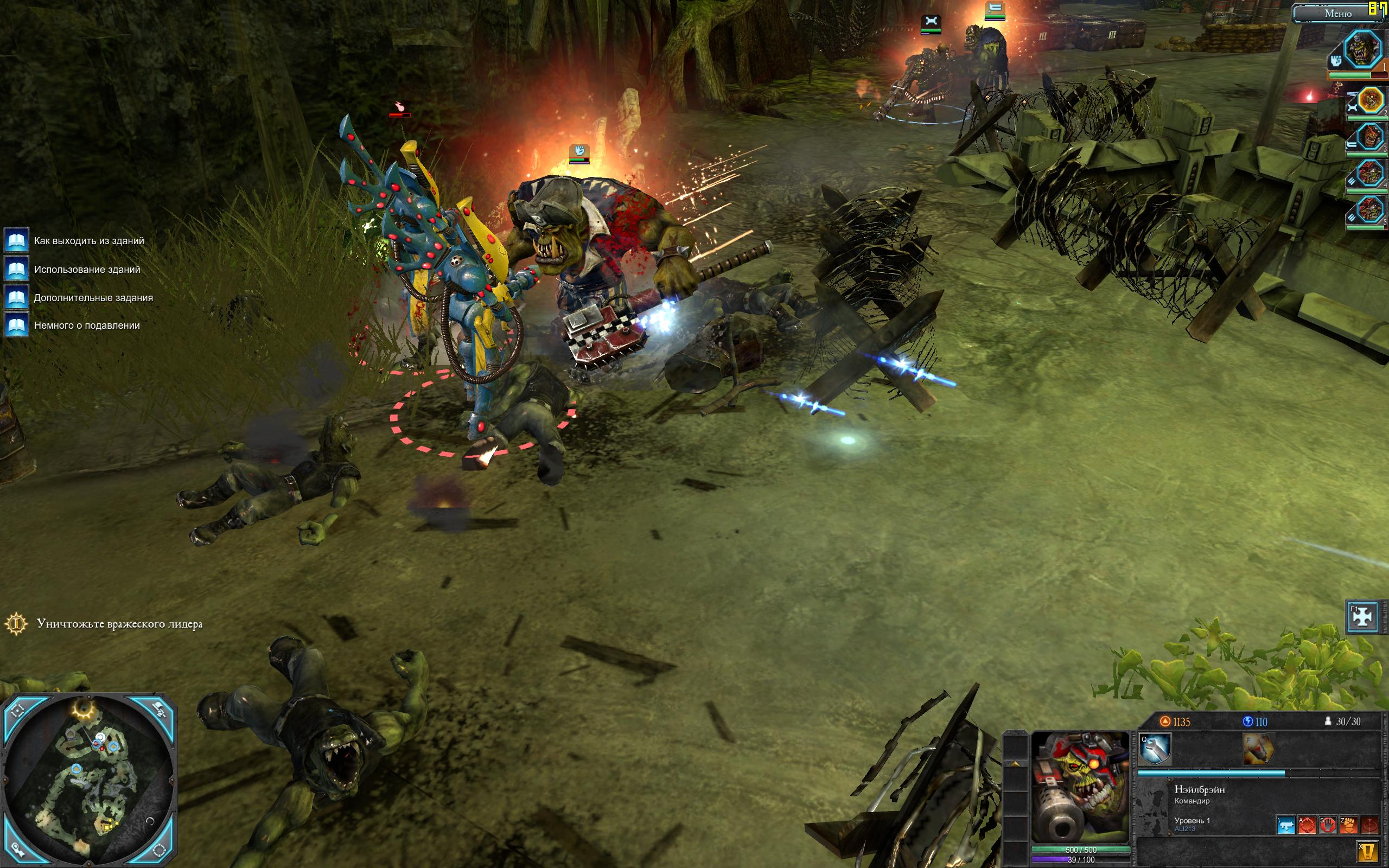Open the Меню button
This screenshot has width=1389, height=868.
[x=1337, y=13]
